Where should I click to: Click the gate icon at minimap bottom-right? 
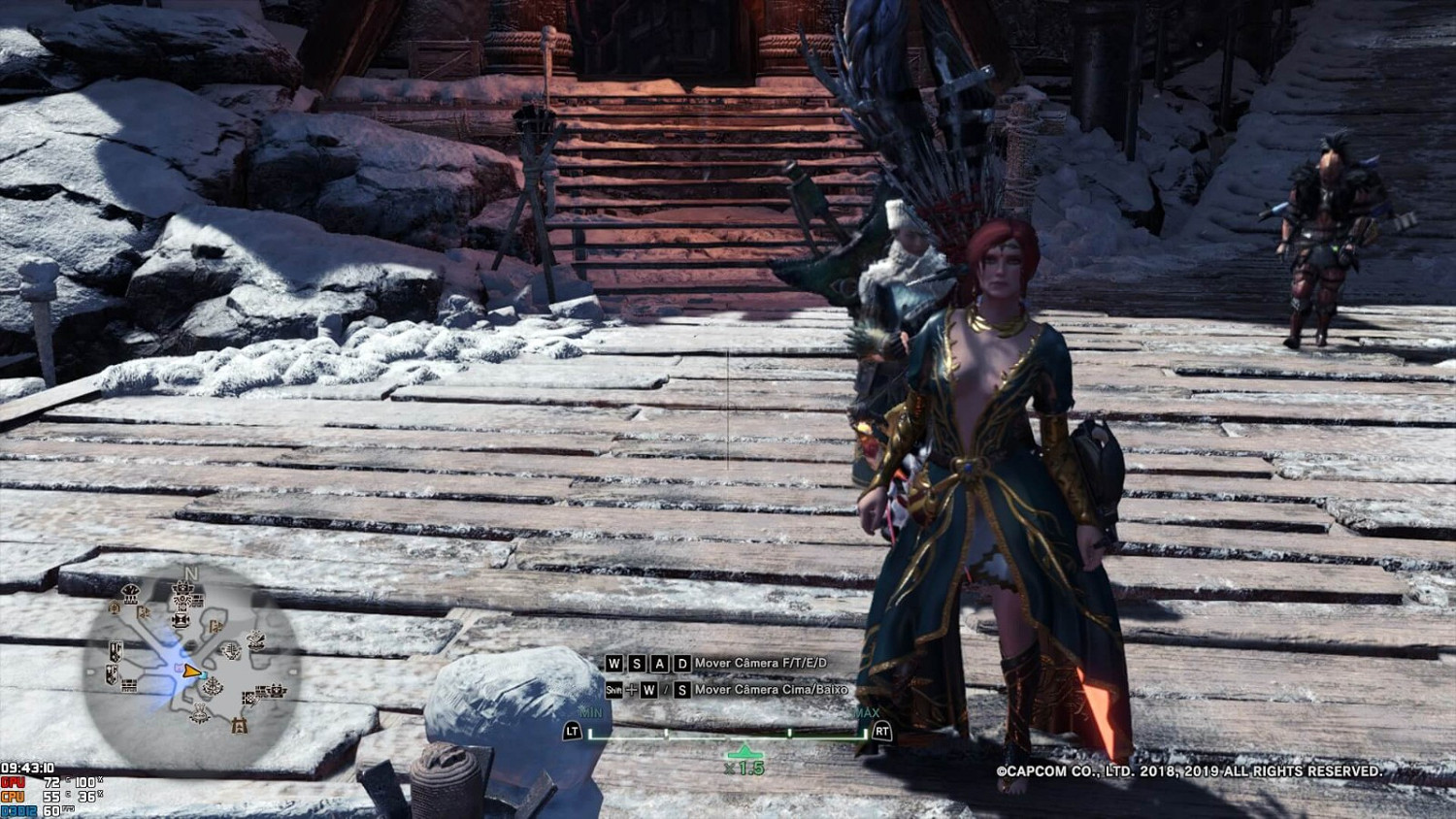tap(238, 725)
